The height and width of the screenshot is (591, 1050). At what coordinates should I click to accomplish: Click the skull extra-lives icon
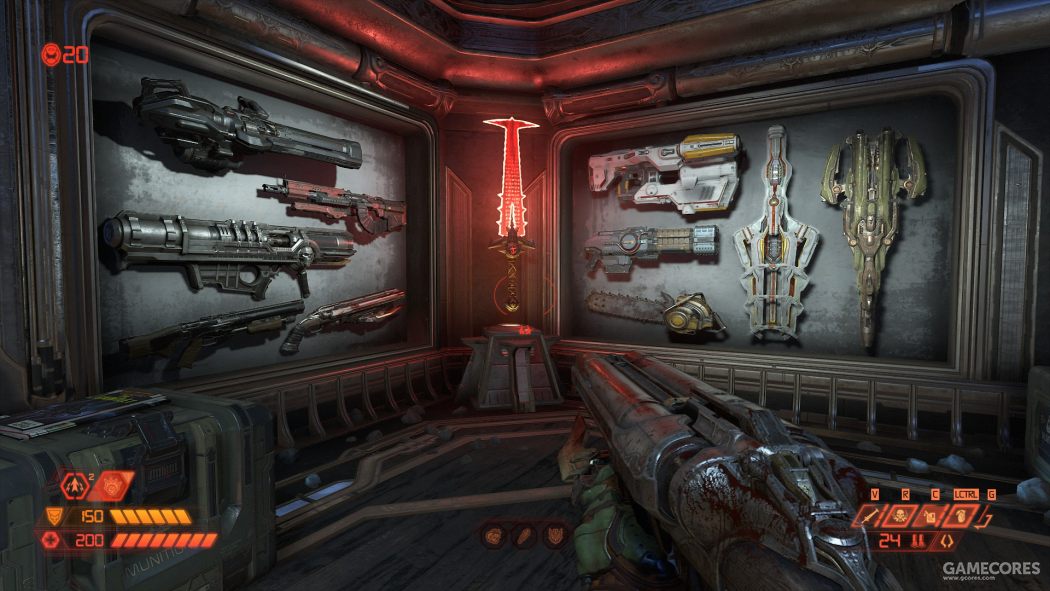(x=50, y=54)
